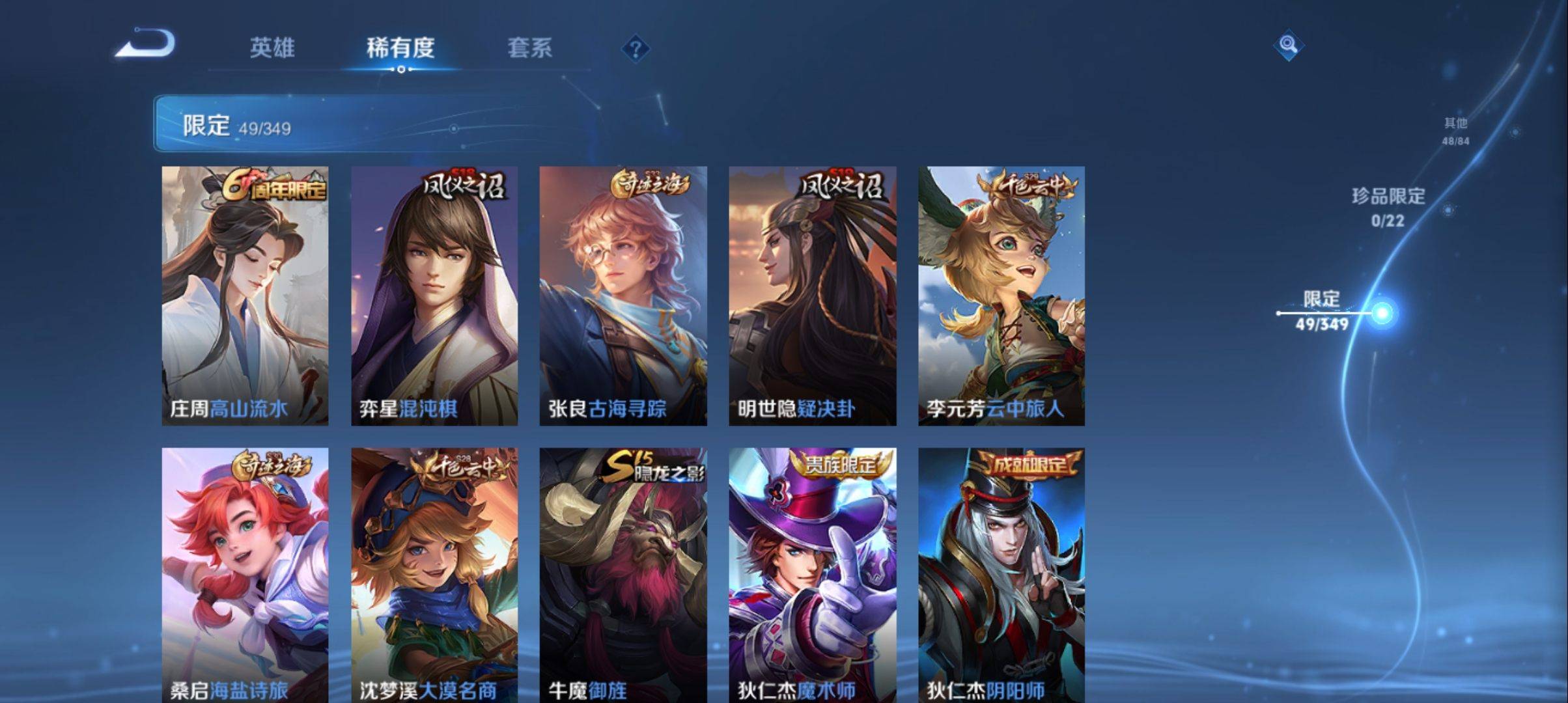Open 庄周 高山流水 skin card
This screenshot has width=1568, height=703.
coord(245,296)
